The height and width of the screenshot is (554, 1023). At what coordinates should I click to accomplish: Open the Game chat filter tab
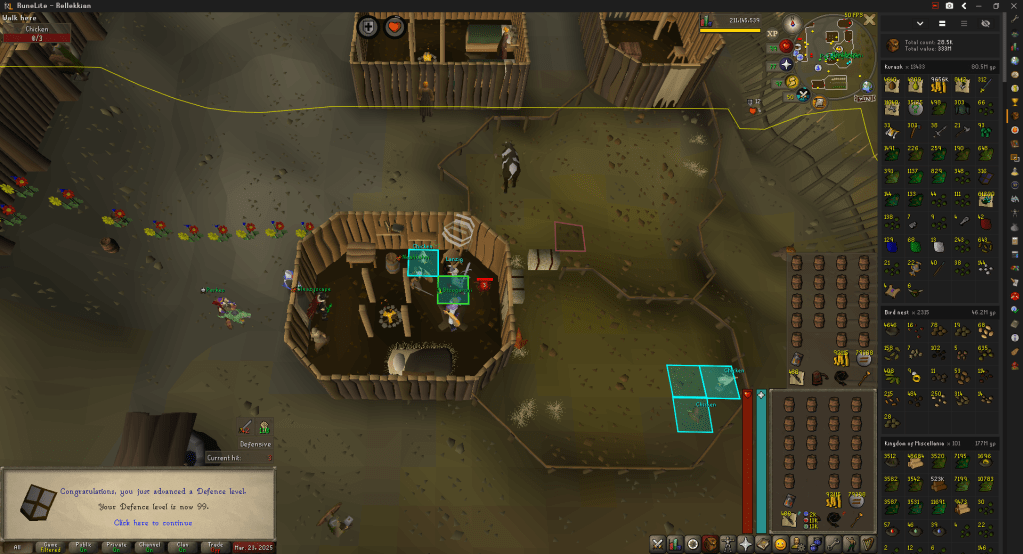click(50, 547)
